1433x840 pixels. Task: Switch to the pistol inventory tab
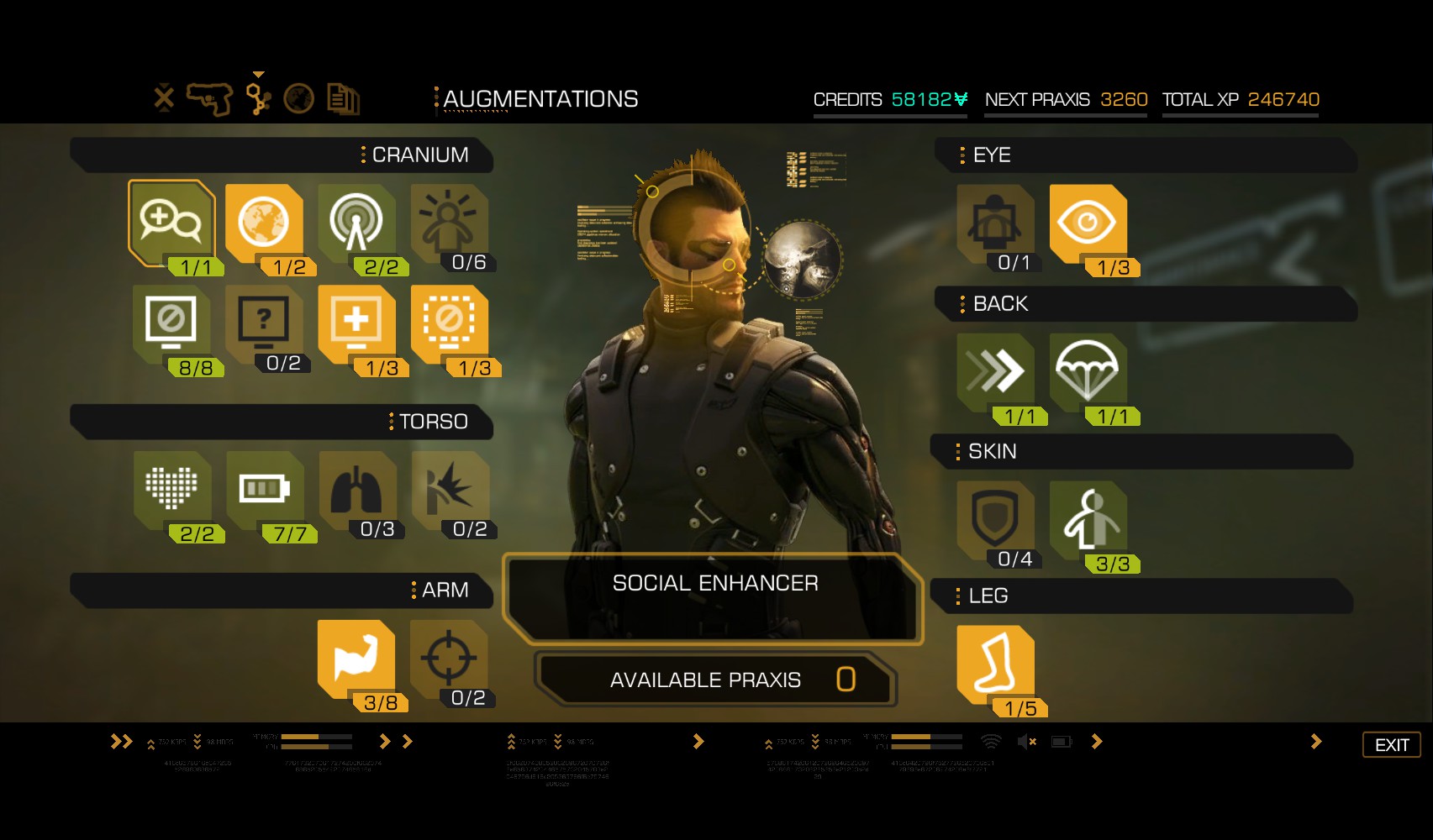(x=208, y=99)
